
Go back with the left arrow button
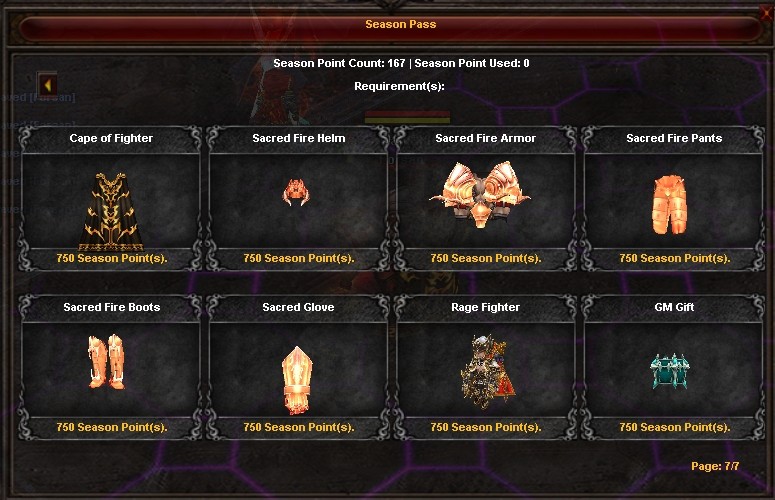click(47, 84)
